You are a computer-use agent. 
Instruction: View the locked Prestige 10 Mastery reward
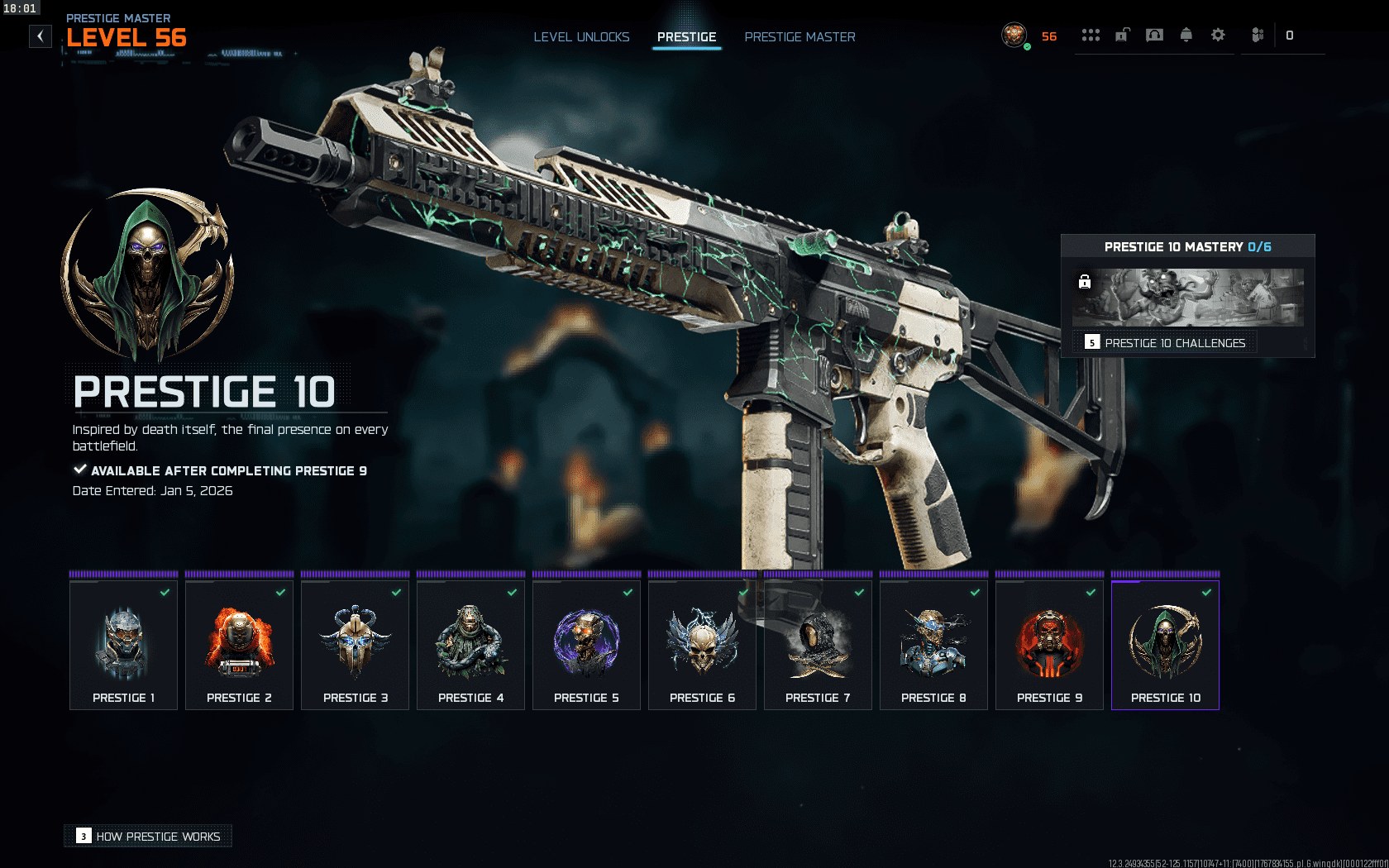[1187, 298]
